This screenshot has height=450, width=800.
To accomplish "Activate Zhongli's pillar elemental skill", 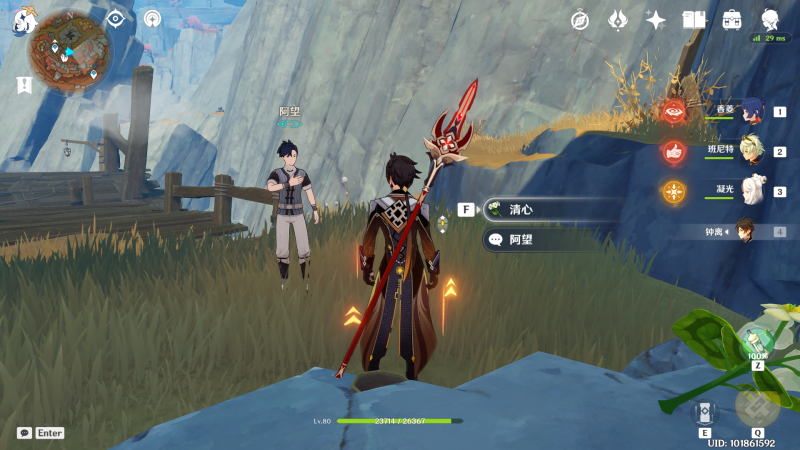I will coord(703,412).
